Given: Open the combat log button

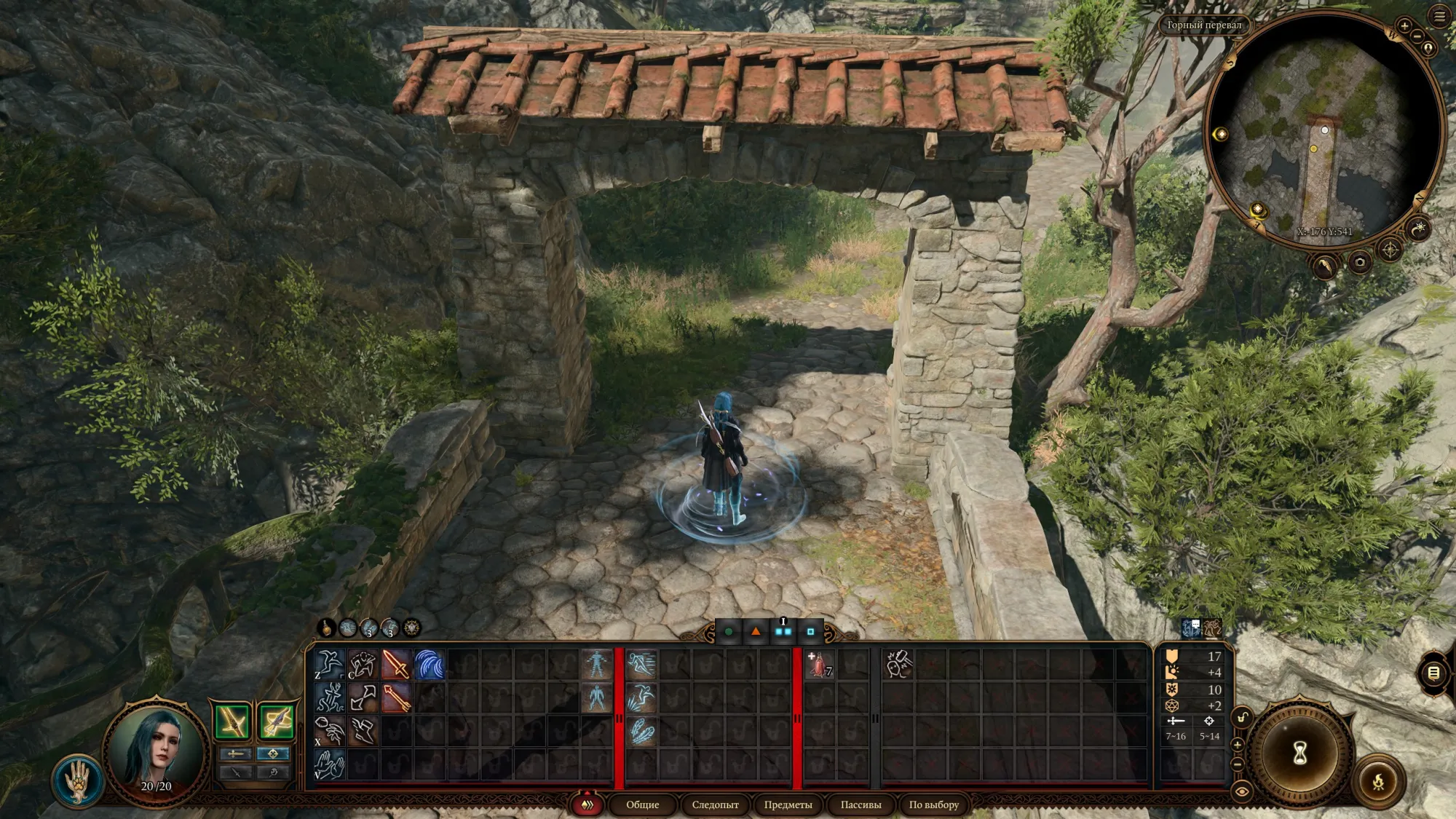Looking at the screenshot, I should (1433, 673).
